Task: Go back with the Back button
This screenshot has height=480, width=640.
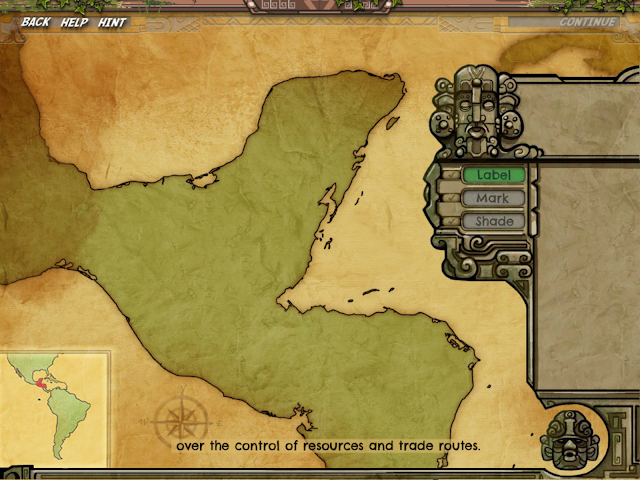Action: (x=35, y=22)
